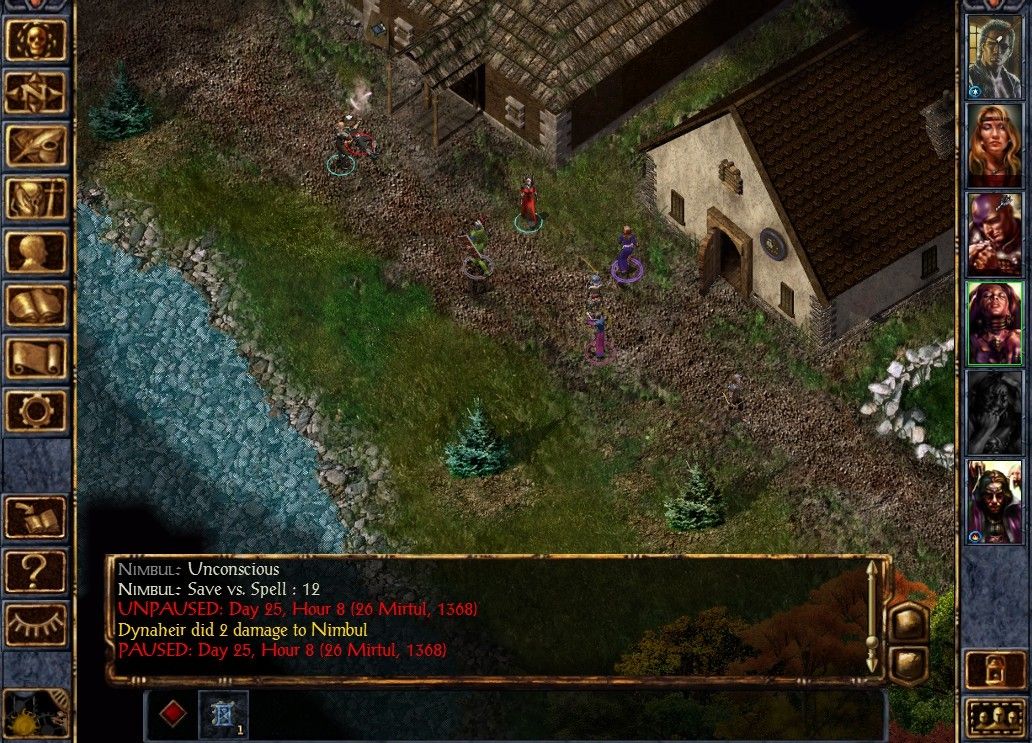Screen dimensions: 1032x743
Task: Open the journal using the quill button
Action: click(x=36, y=146)
